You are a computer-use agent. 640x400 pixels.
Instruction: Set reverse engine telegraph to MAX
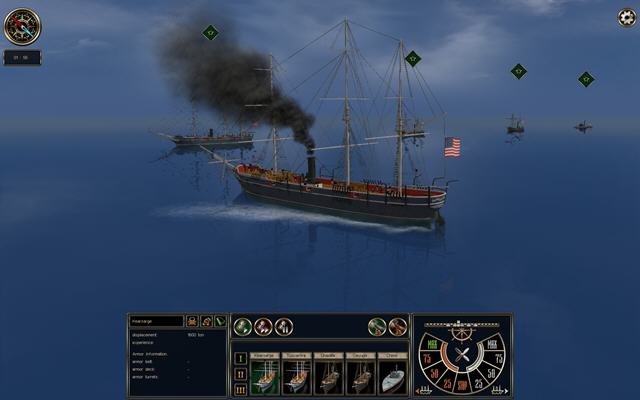[432, 346]
